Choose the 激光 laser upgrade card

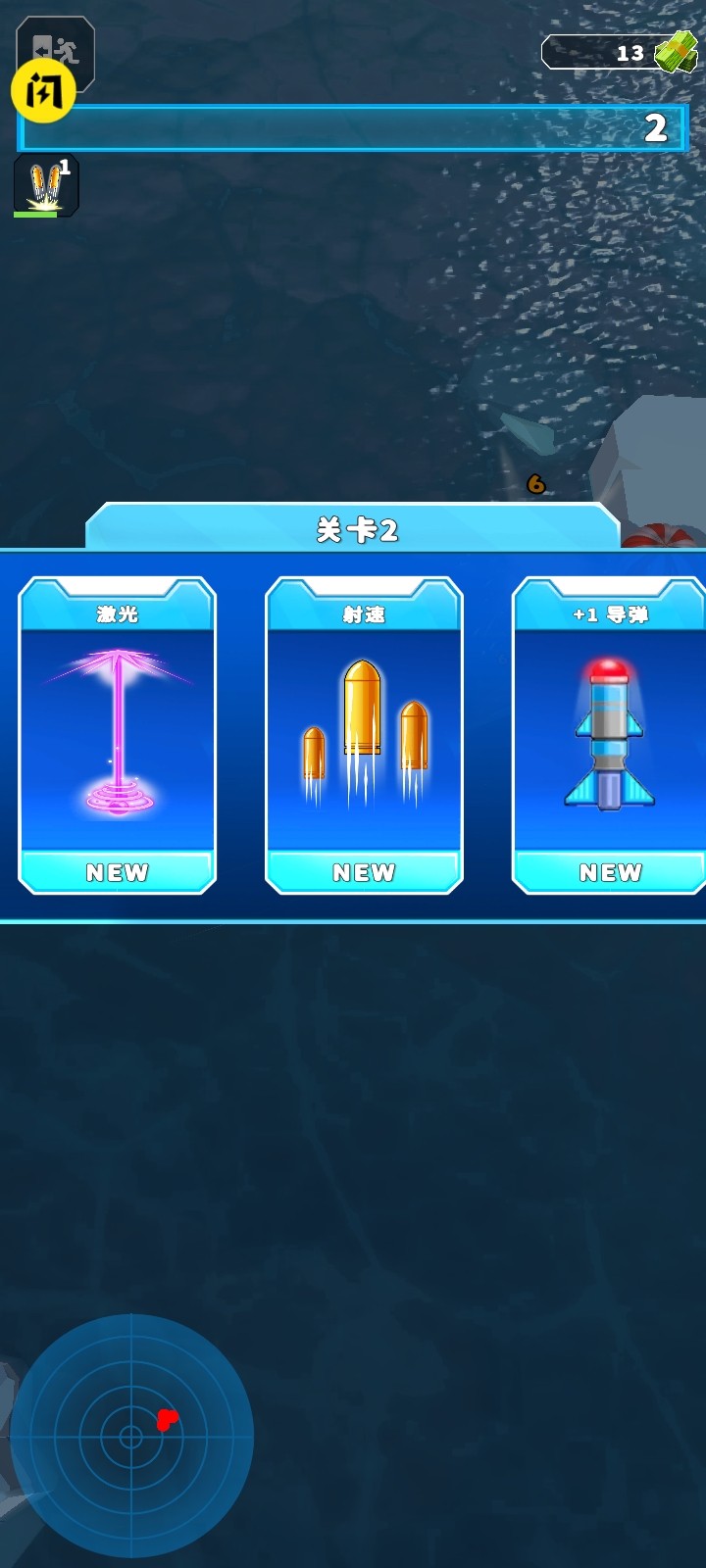click(x=118, y=735)
